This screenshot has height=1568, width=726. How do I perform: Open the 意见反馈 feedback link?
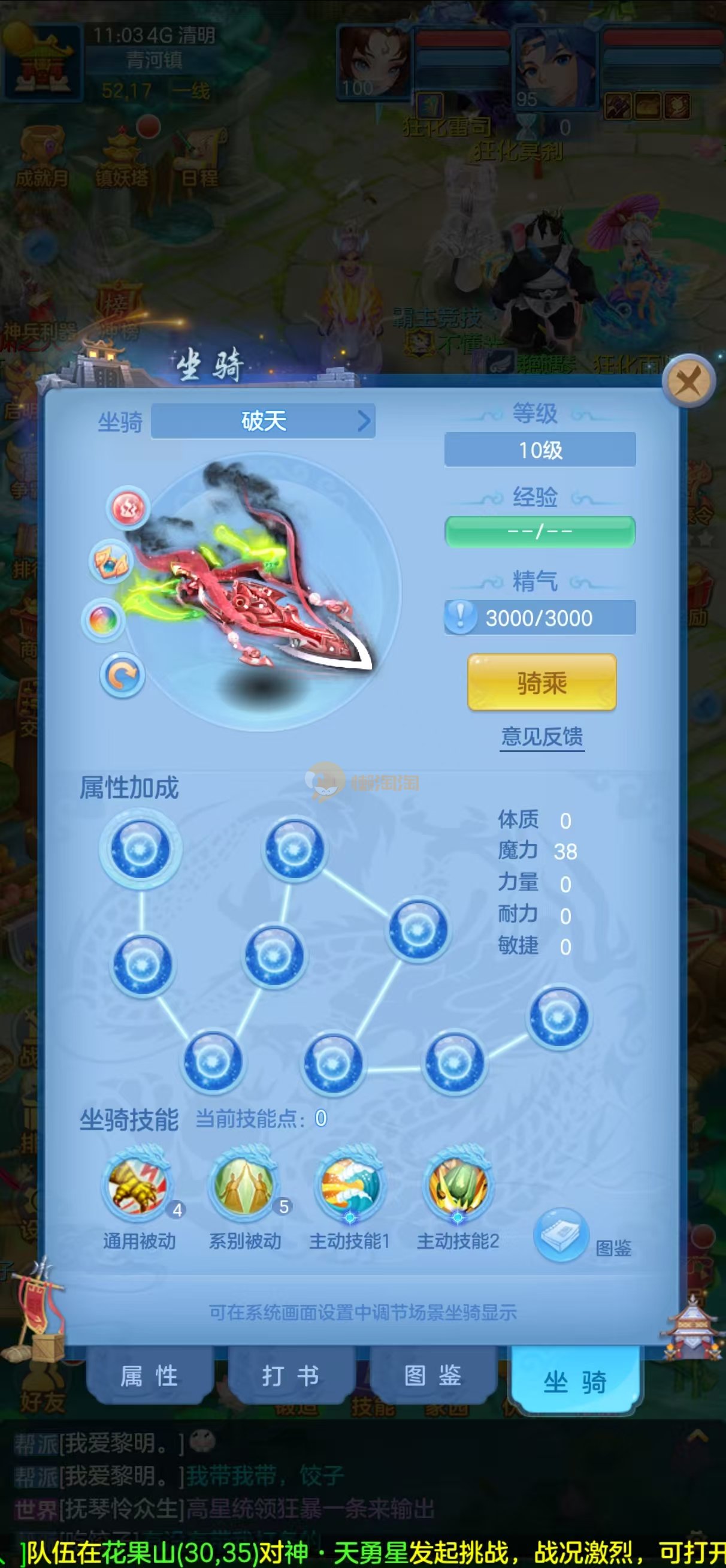(x=542, y=737)
